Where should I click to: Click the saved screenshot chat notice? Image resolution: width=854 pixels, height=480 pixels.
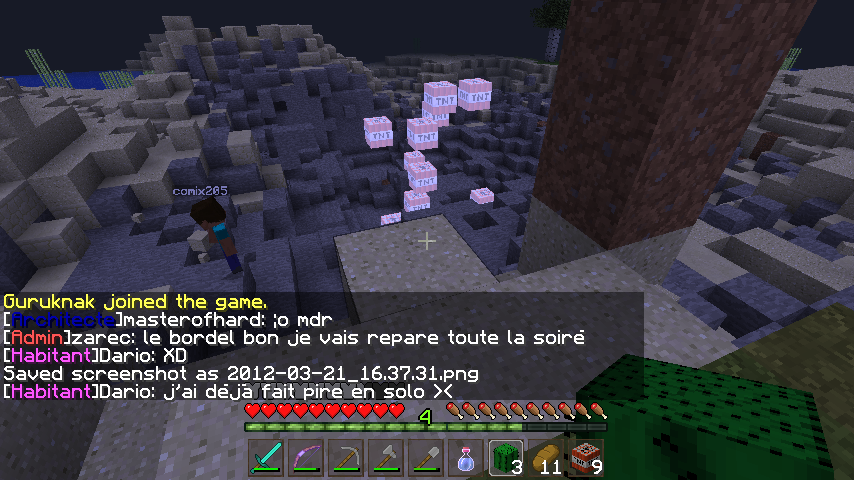click(x=240, y=374)
